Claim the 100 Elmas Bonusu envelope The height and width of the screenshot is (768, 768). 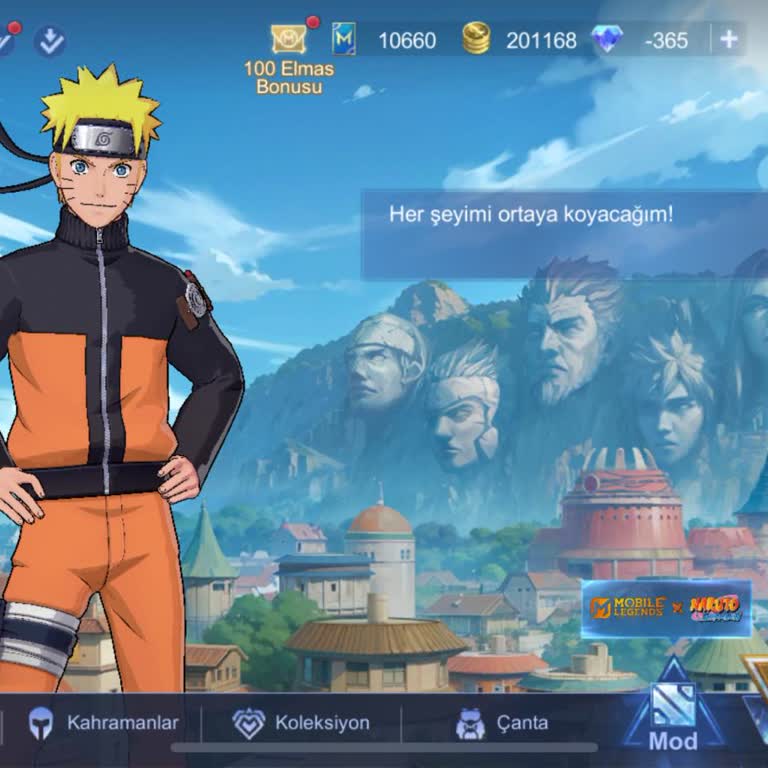pyautogui.click(x=289, y=40)
